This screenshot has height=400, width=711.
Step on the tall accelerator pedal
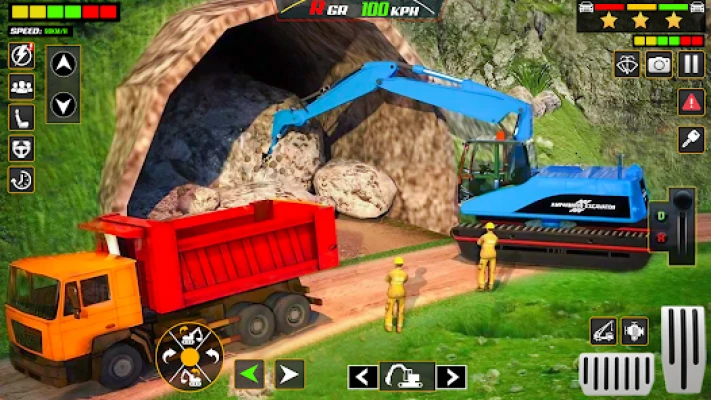[683, 347]
